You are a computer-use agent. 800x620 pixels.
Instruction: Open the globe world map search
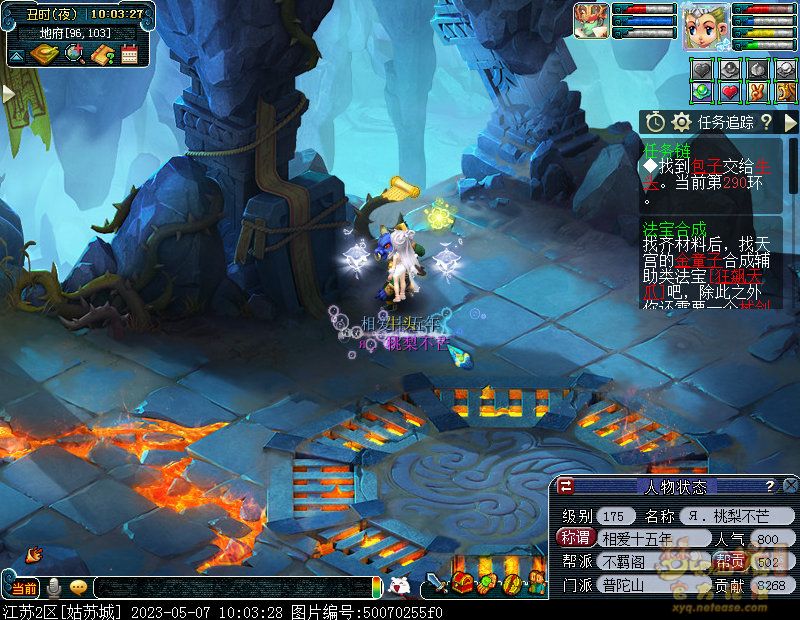(x=73, y=54)
